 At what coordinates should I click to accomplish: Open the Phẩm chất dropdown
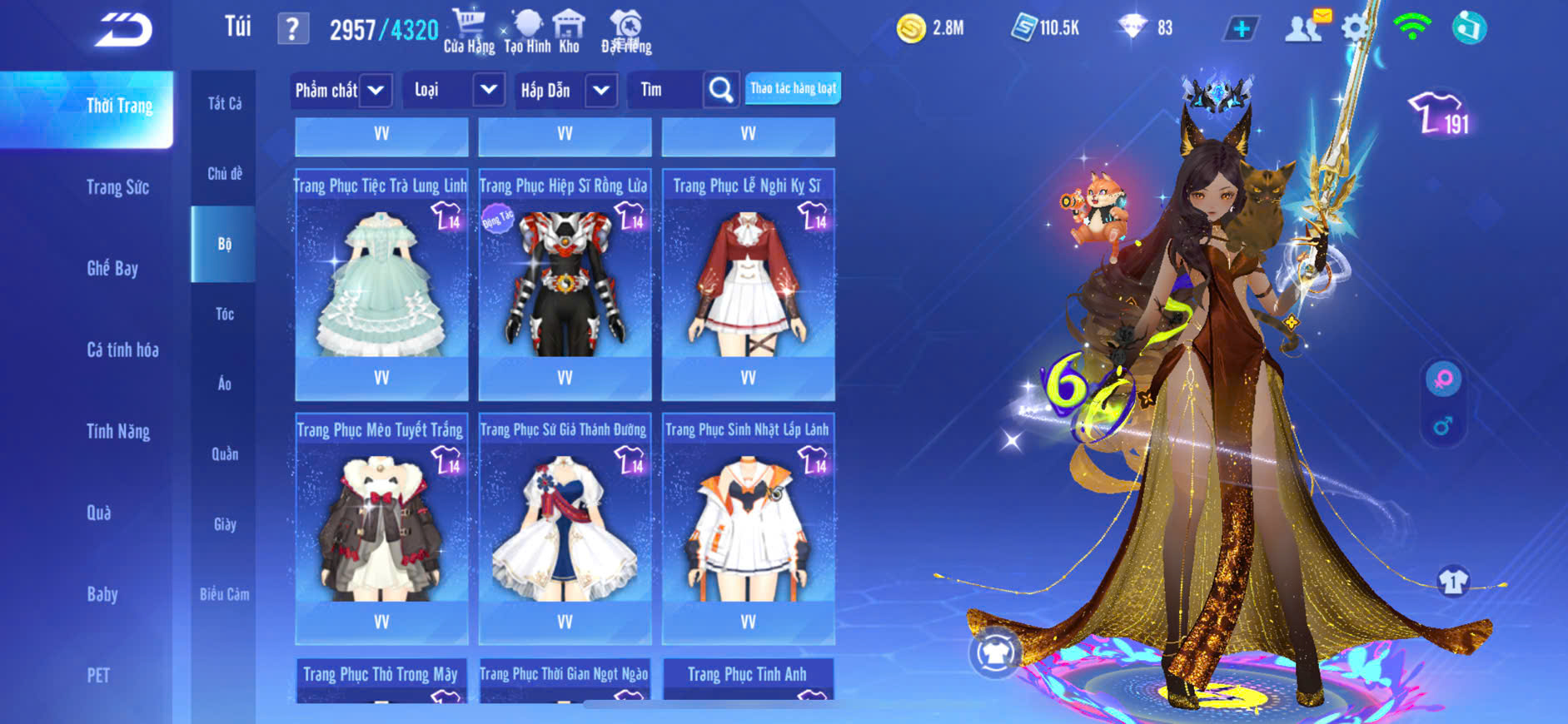pyautogui.click(x=341, y=90)
